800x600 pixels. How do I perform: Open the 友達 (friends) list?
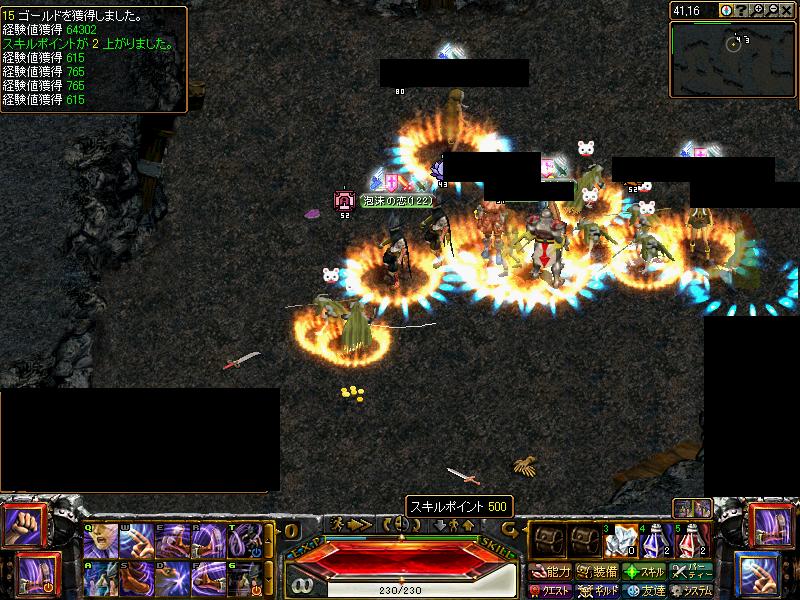pyautogui.click(x=645, y=590)
